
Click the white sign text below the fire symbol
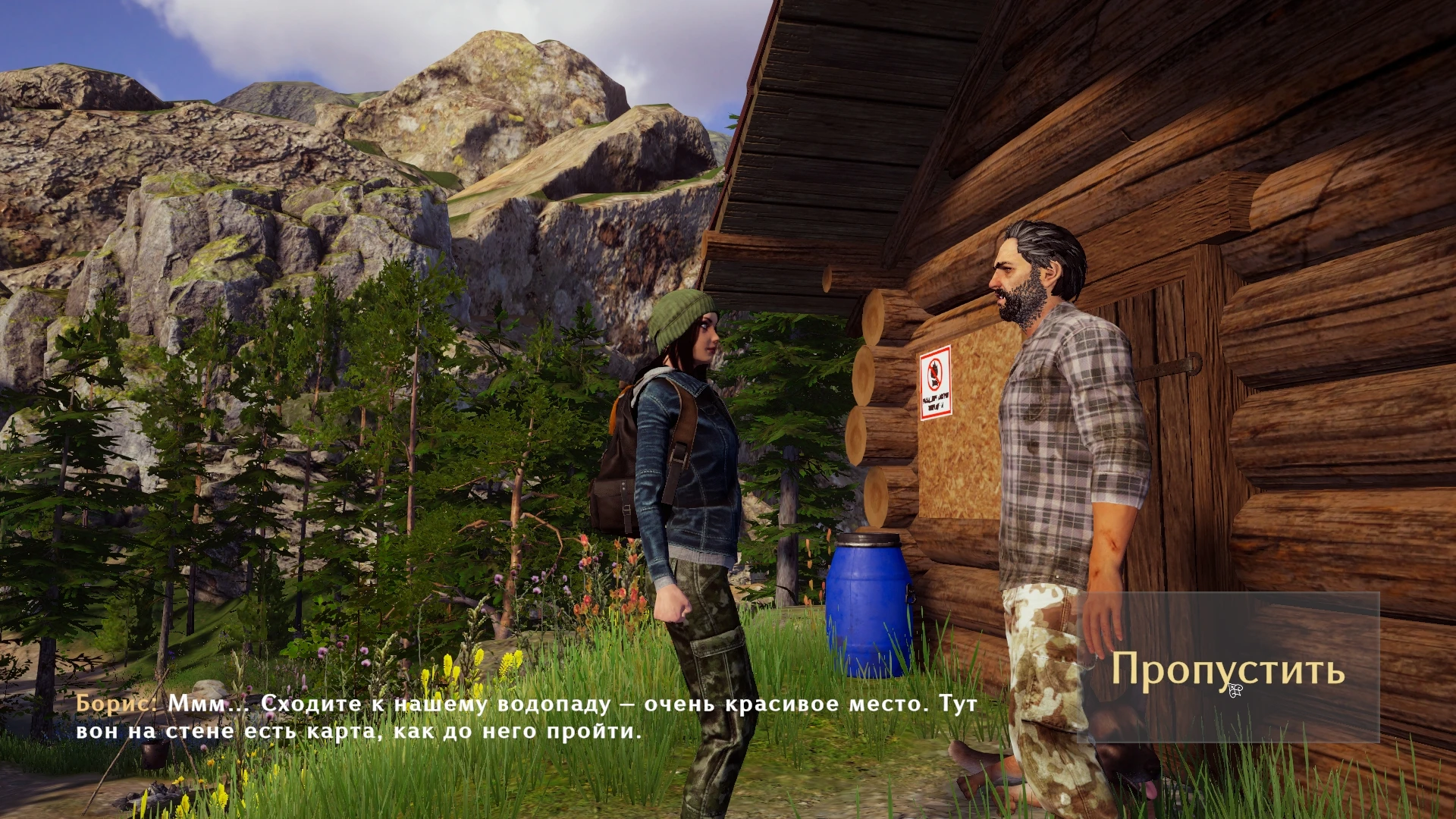(936, 402)
